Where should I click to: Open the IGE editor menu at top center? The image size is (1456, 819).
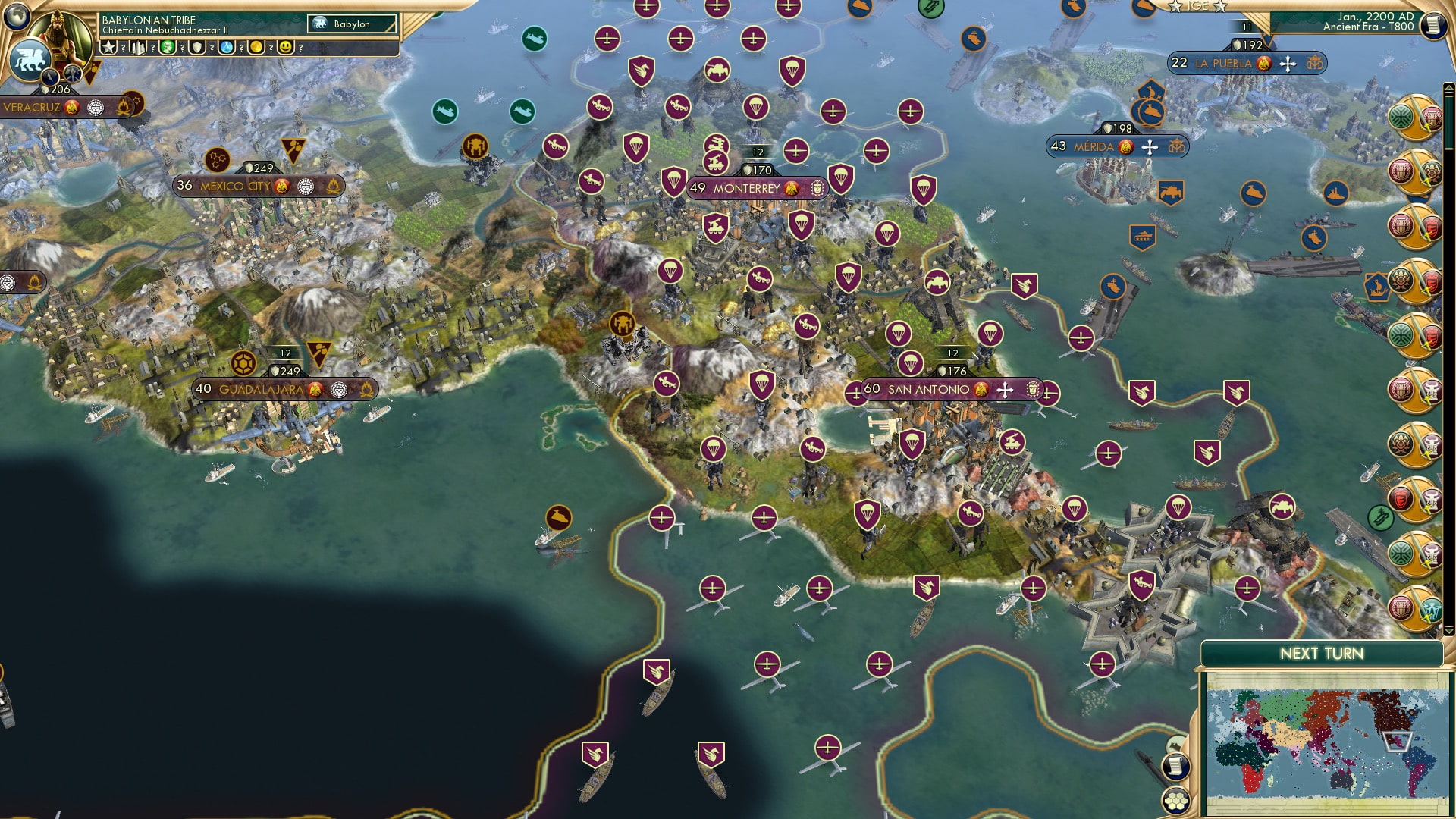(x=1198, y=6)
